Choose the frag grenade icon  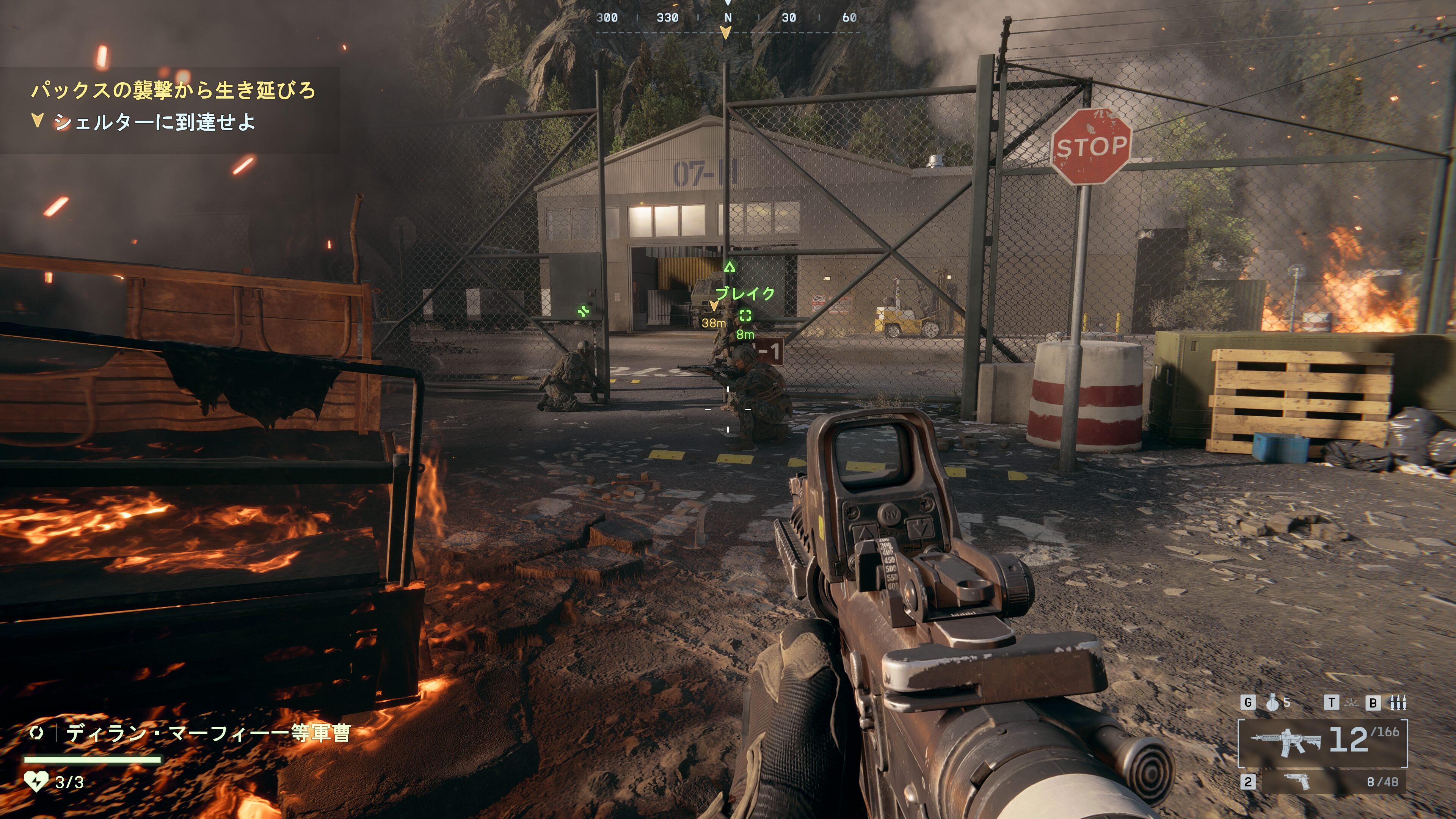(x=1273, y=703)
